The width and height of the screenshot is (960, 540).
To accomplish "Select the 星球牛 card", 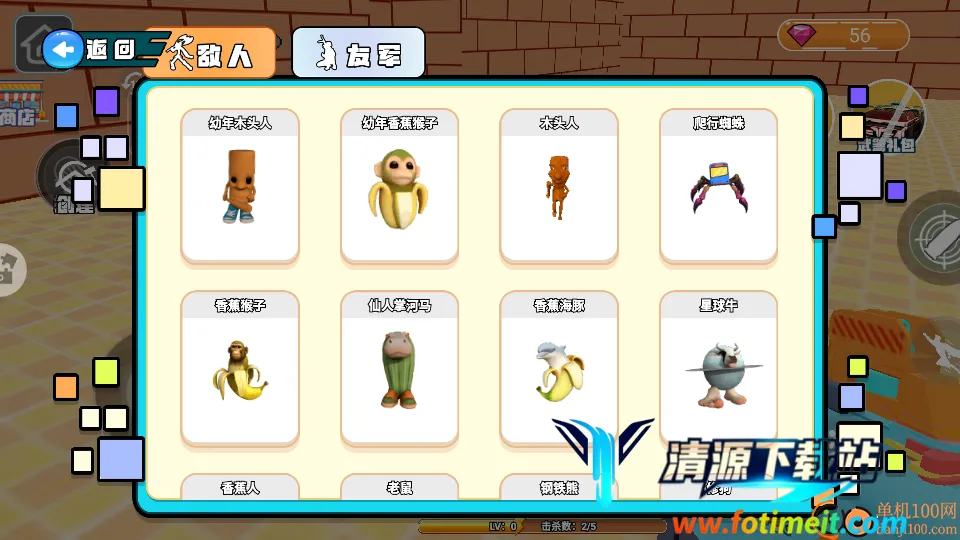I will pyautogui.click(x=718, y=369).
